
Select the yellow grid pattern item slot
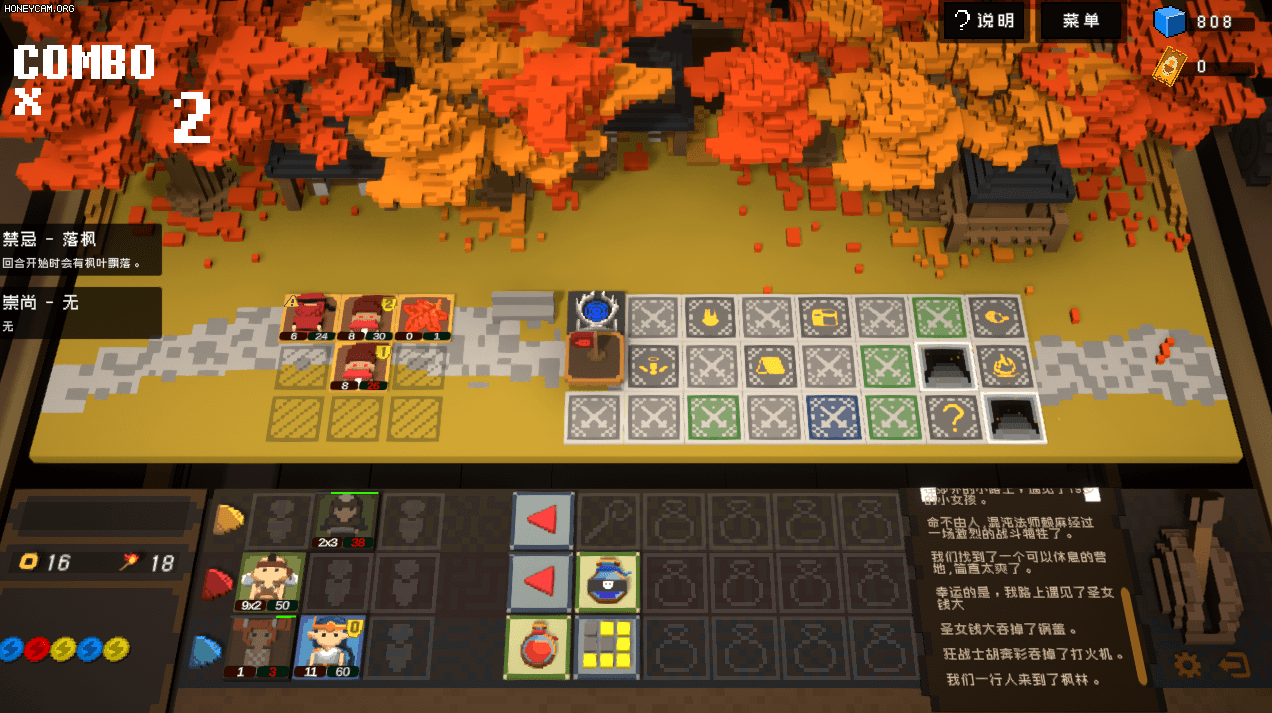(x=608, y=647)
